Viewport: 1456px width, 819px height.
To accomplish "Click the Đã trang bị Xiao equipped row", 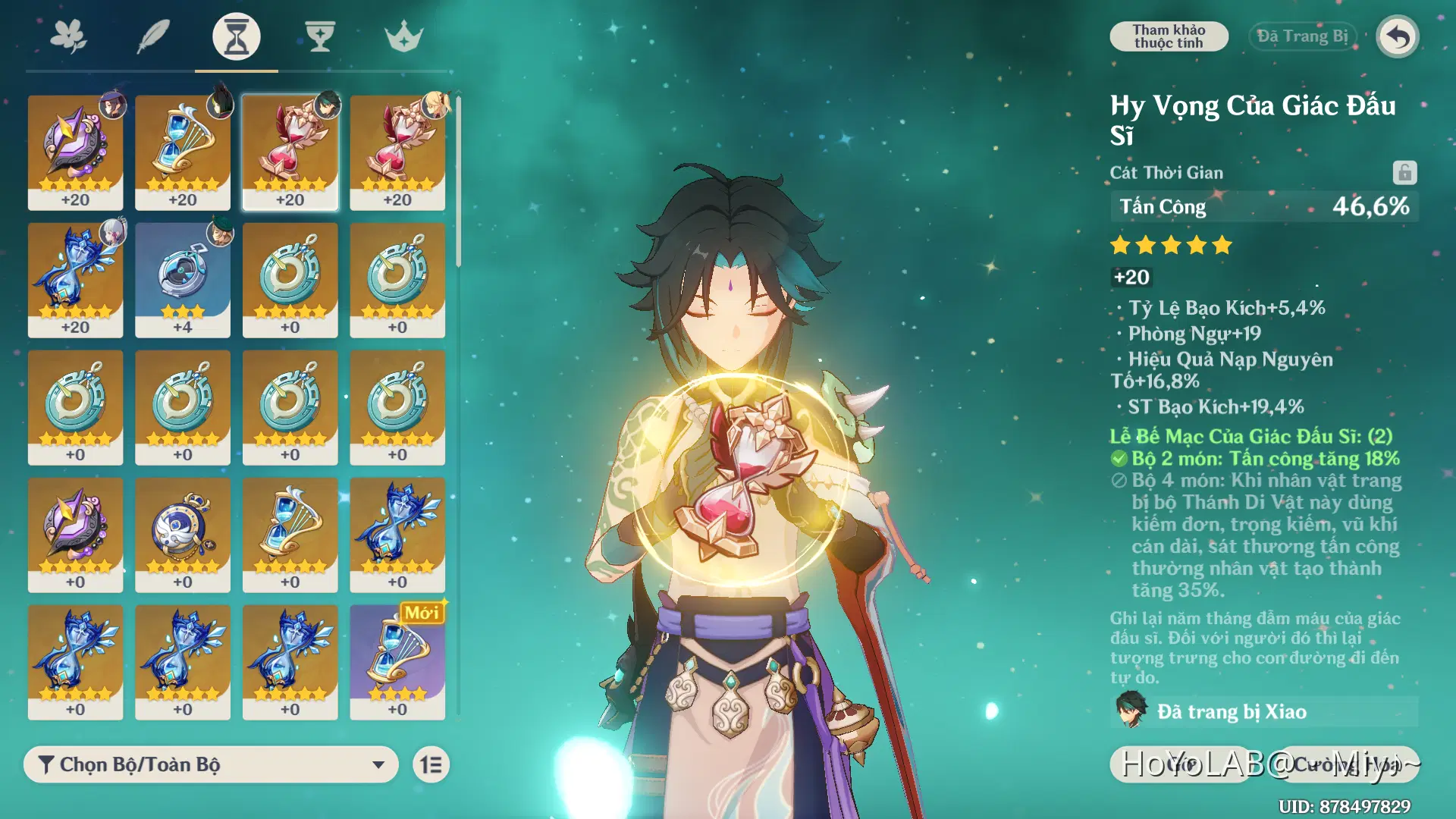I will tap(1264, 711).
